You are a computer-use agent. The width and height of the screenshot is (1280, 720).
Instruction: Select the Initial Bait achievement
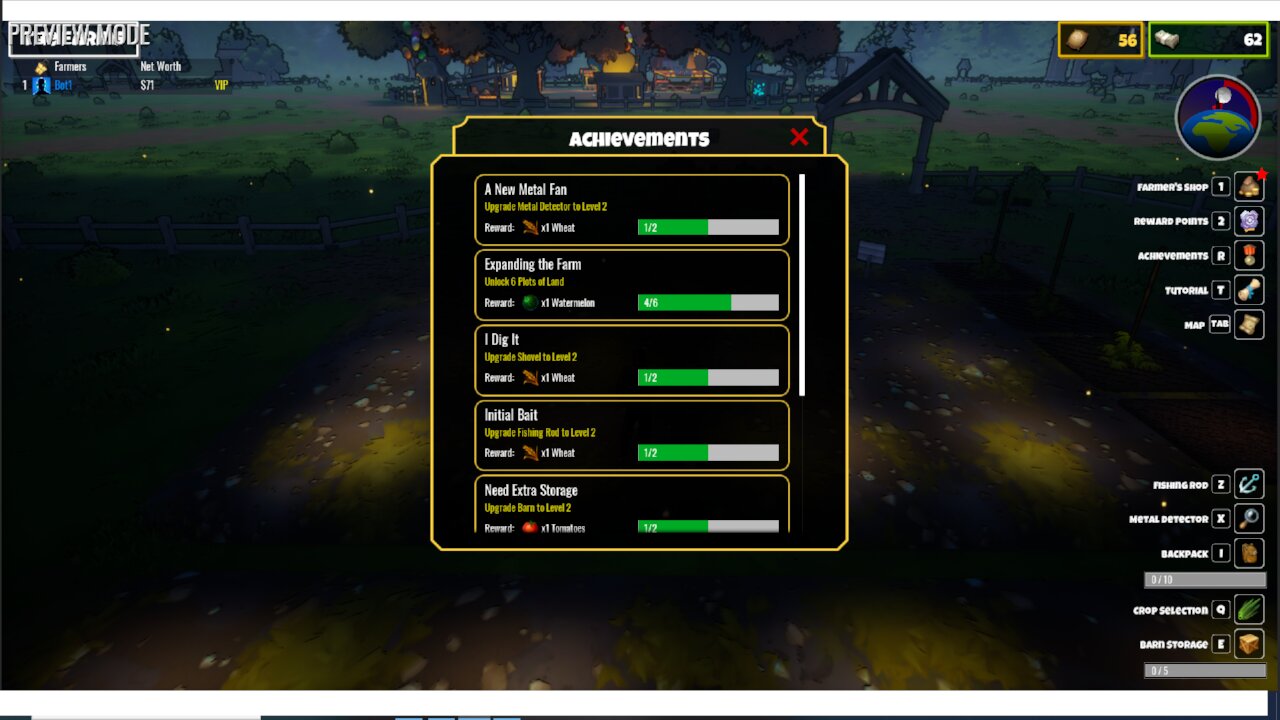(x=631, y=435)
